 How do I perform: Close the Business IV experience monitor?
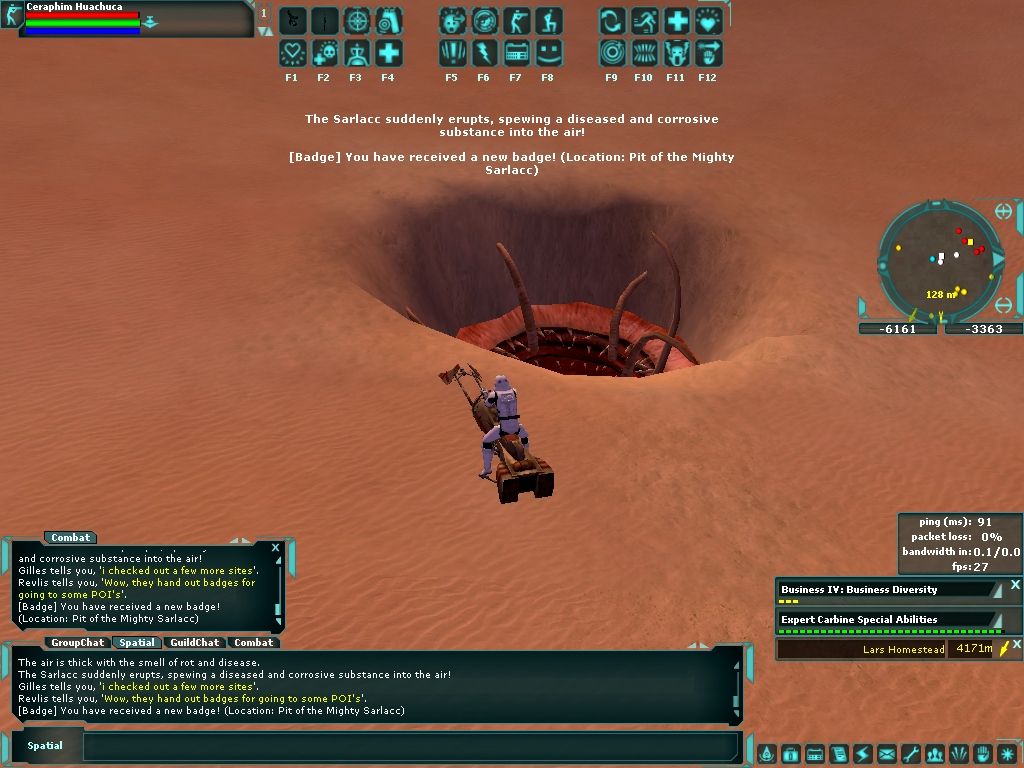click(1015, 585)
